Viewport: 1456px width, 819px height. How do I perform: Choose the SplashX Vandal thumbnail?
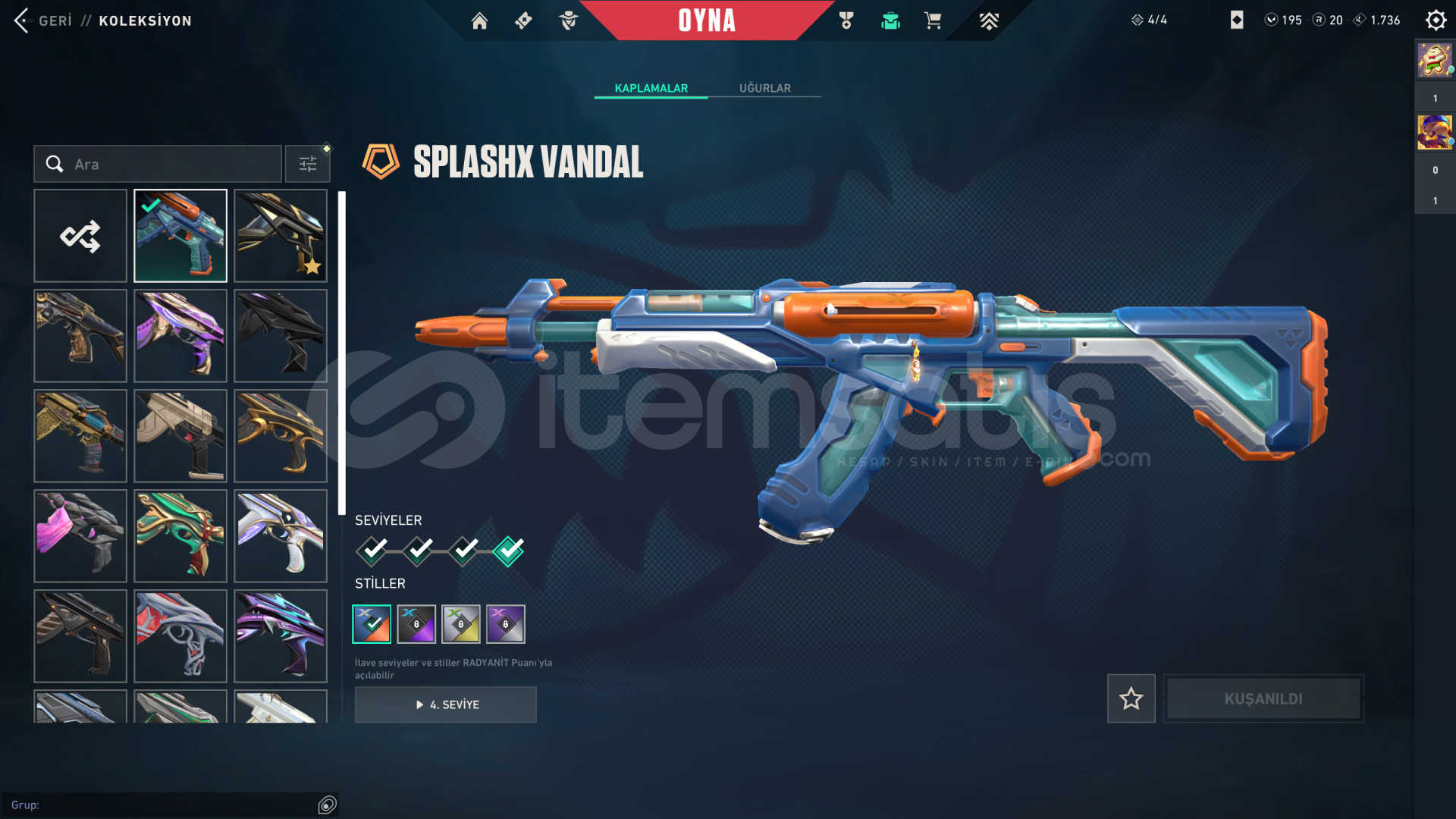pyautogui.click(x=180, y=236)
